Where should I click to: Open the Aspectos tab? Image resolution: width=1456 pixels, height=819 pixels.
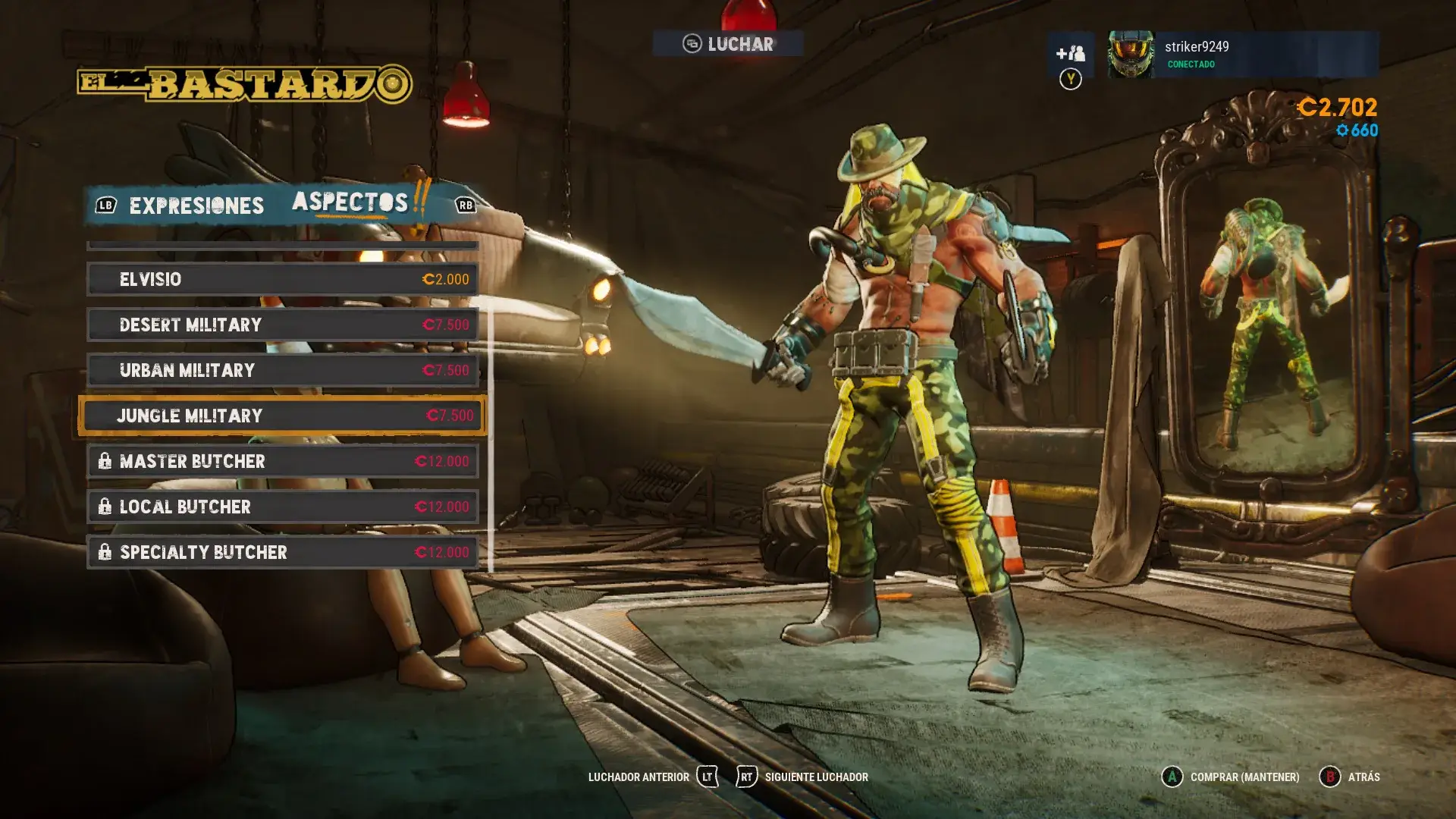coord(350,202)
